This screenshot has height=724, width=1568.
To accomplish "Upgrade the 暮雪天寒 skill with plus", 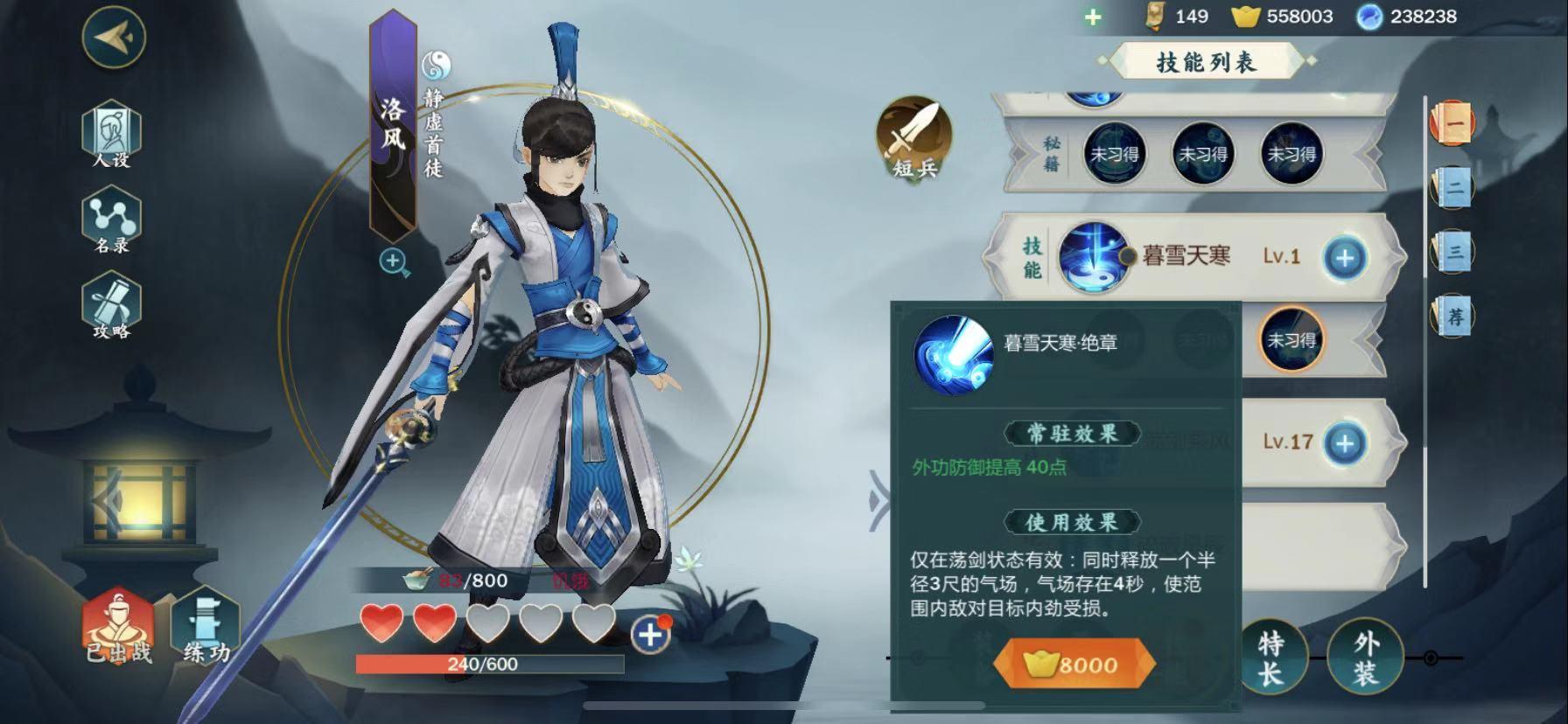I will point(1344,258).
